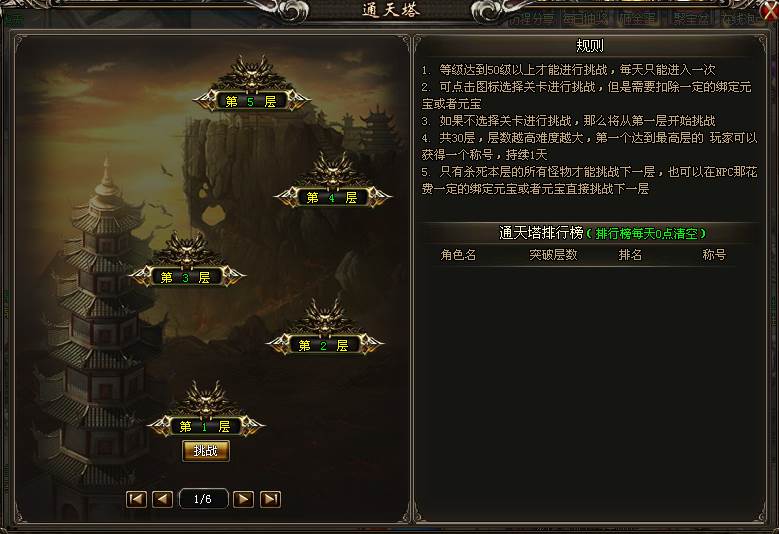Go to the previous floor page
This screenshot has height=534, width=779.
click(163, 498)
